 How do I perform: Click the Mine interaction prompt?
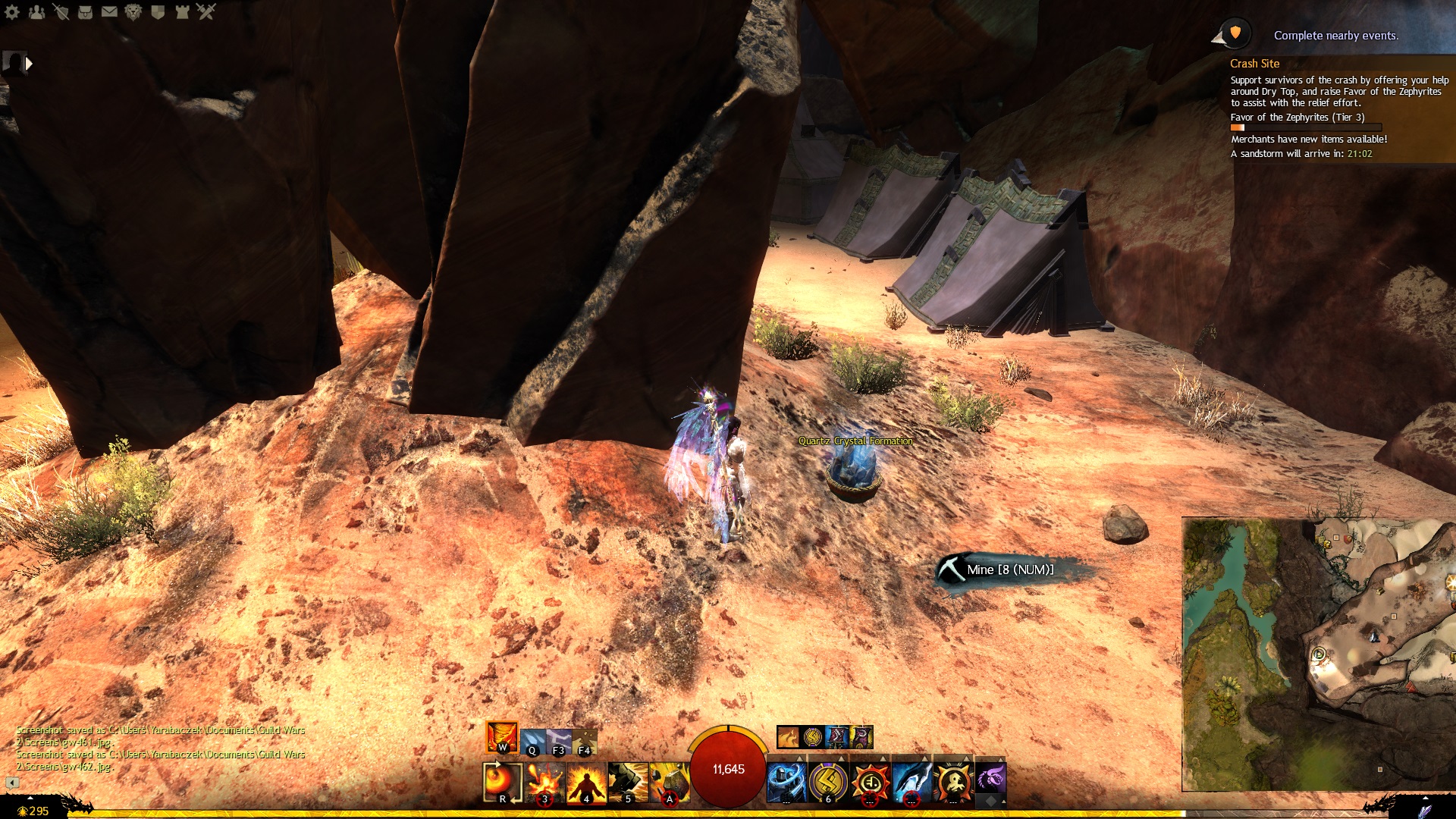1009,570
